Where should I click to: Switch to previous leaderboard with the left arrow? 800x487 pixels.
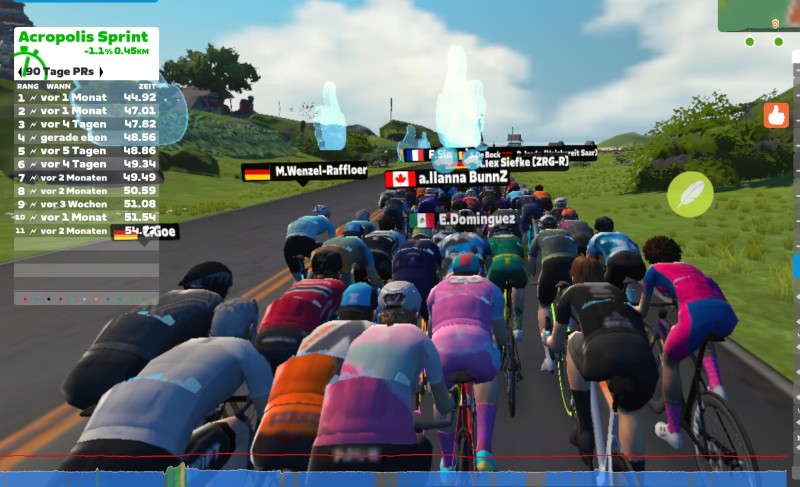click(x=20, y=72)
